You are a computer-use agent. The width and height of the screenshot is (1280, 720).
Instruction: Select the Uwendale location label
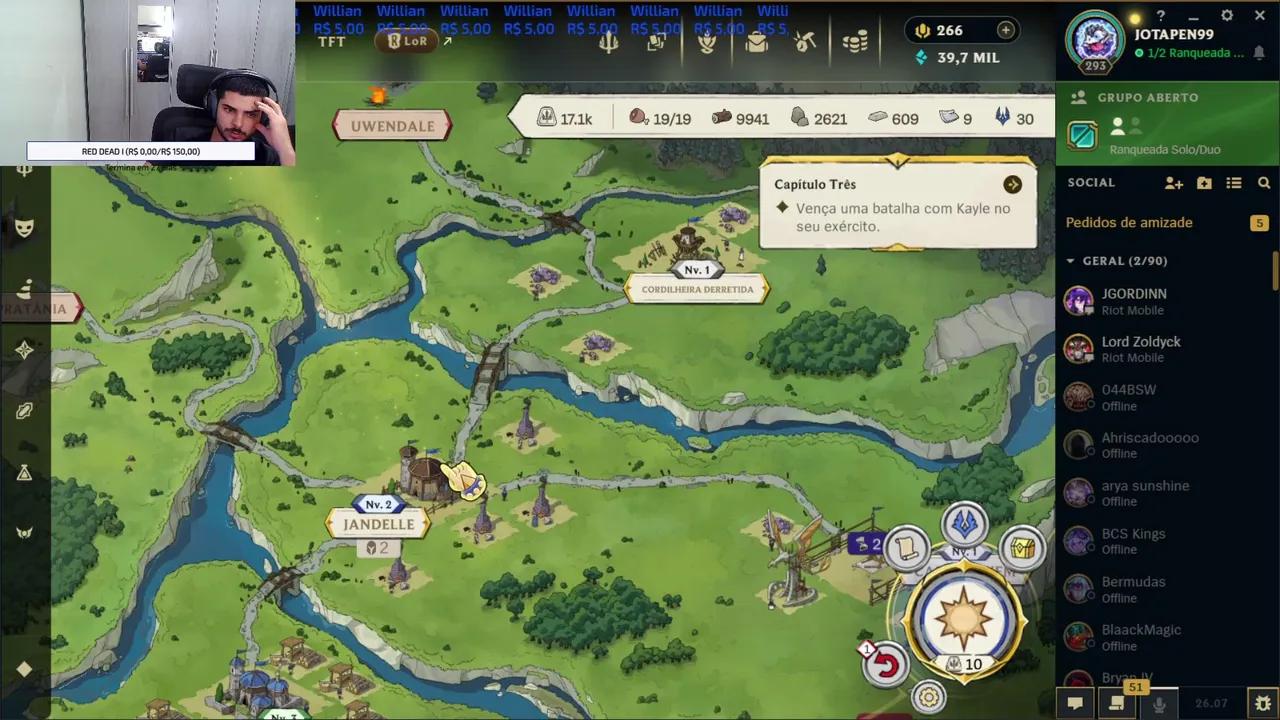pos(392,126)
